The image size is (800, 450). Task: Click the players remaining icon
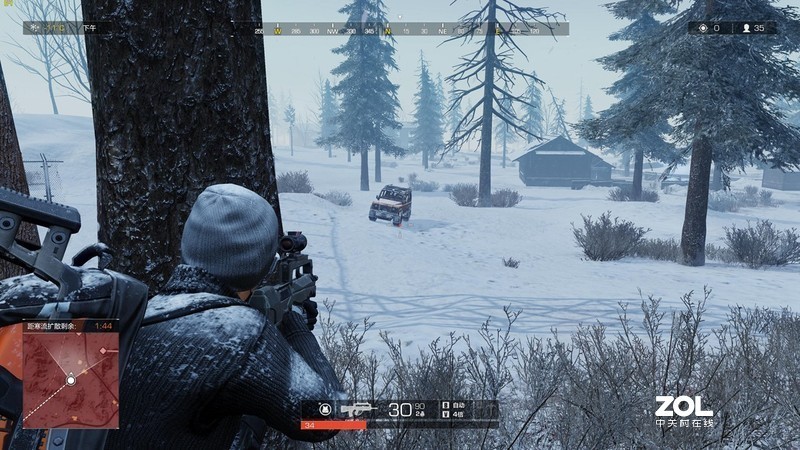coord(745,28)
